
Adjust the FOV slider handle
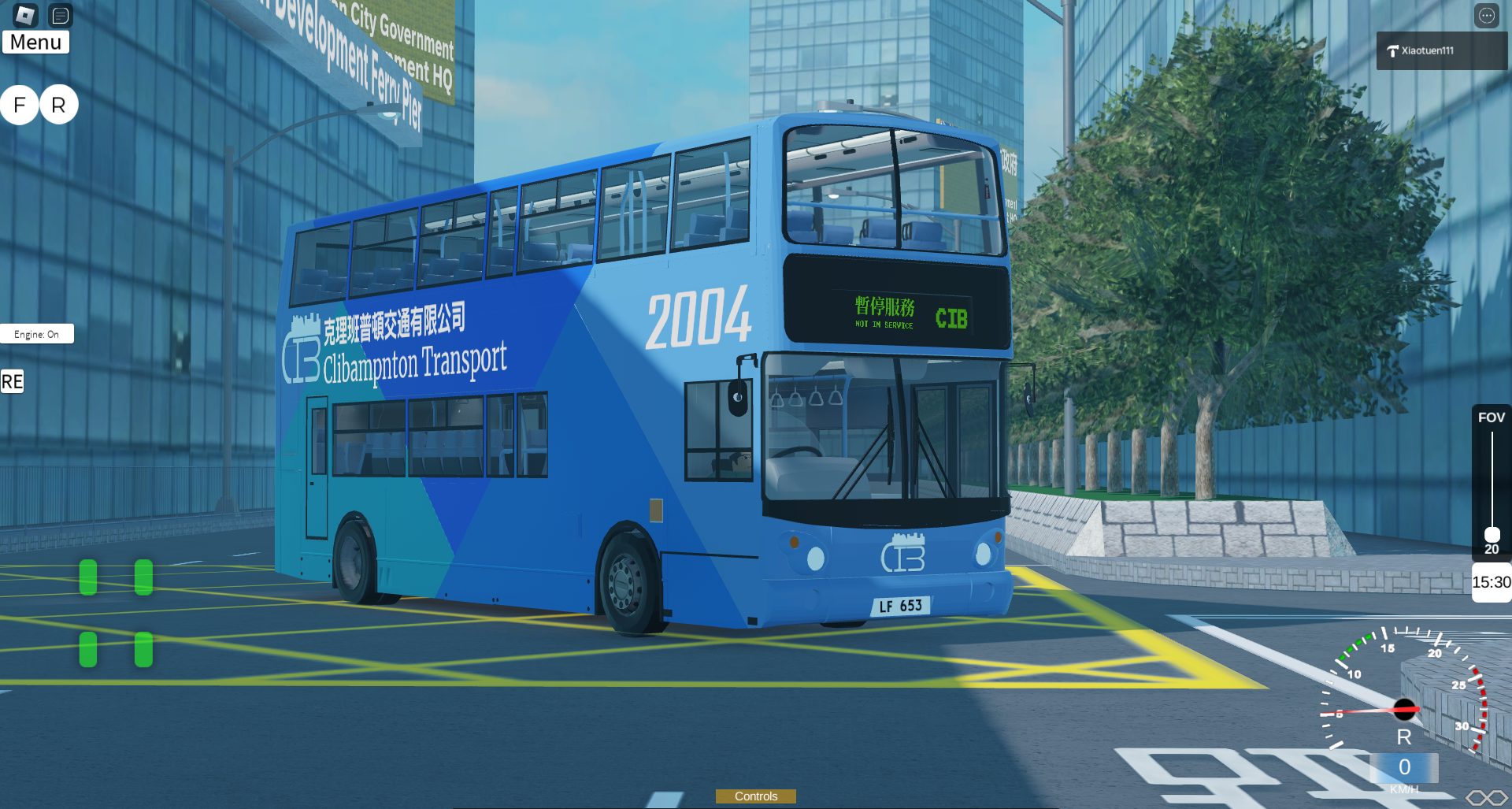click(1492, 534)
